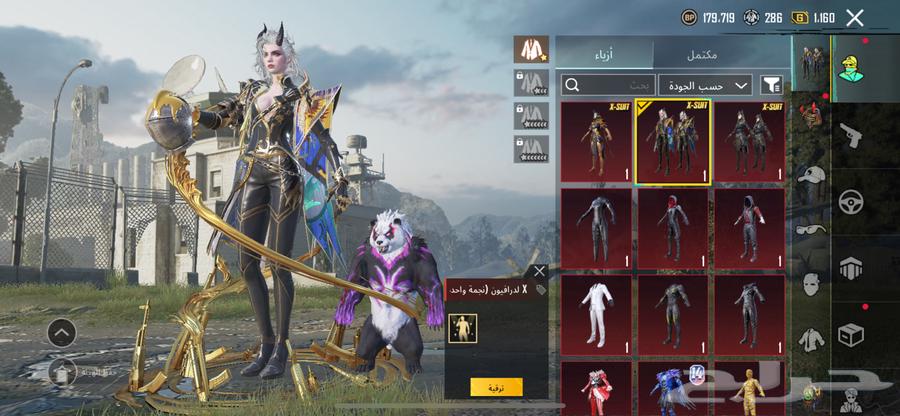Screen dimensions: 900x416
Task: Choose the golden X-Suit outfit thumbnail
Action: tap(597, 142)
